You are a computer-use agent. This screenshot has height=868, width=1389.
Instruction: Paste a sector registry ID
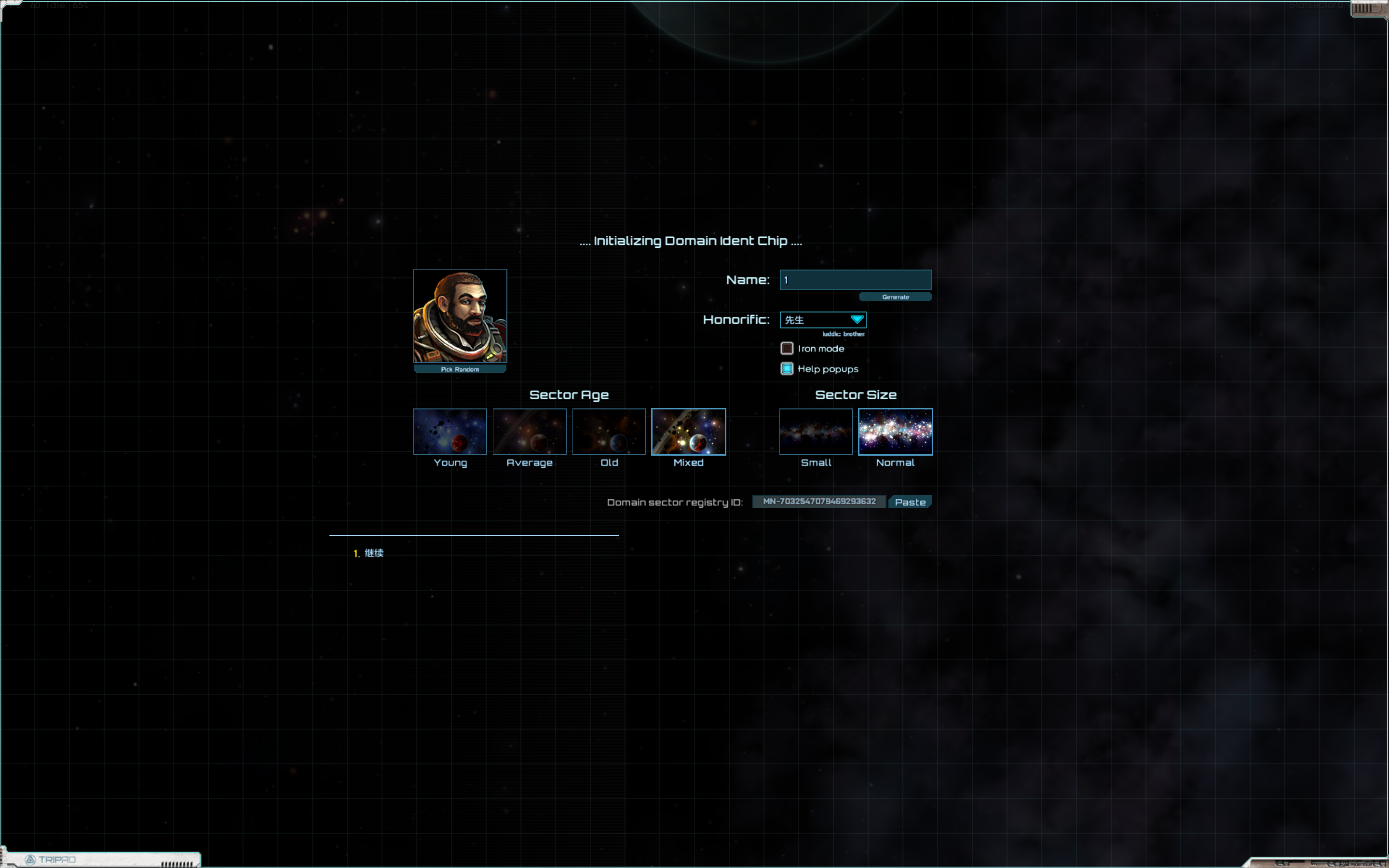tap(910, 502)
